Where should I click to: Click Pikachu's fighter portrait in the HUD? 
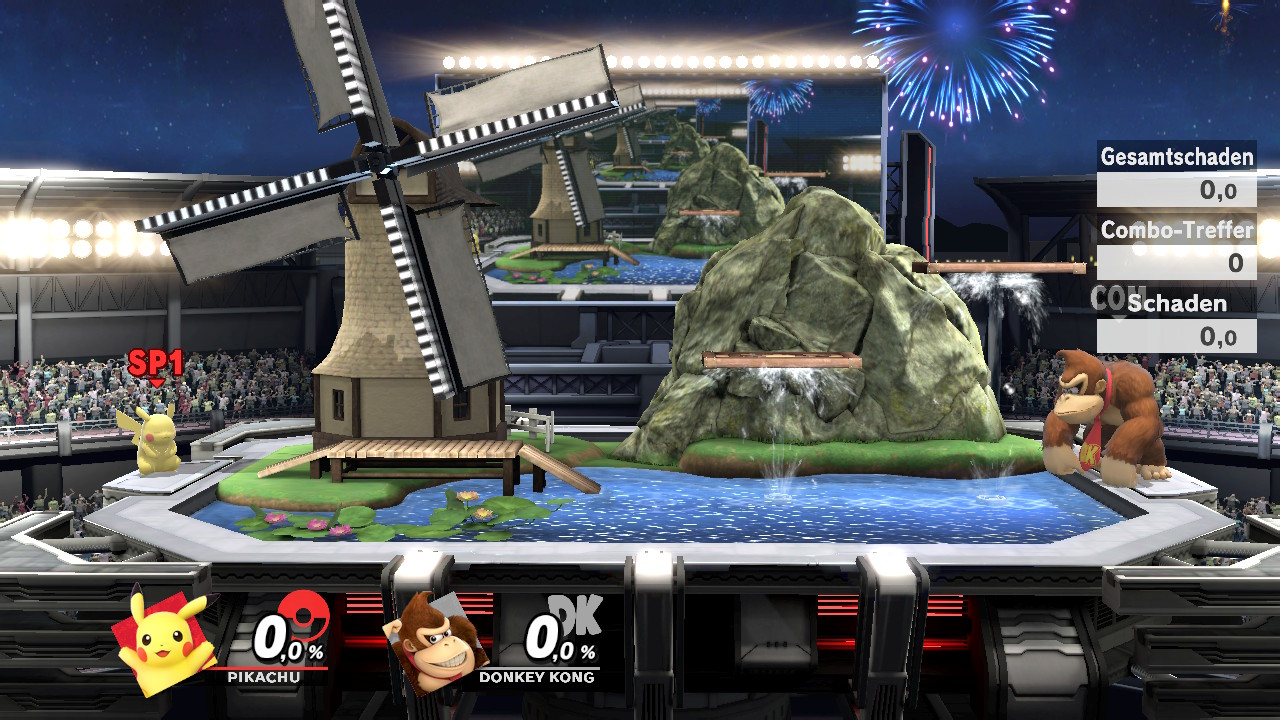point(167,641)
